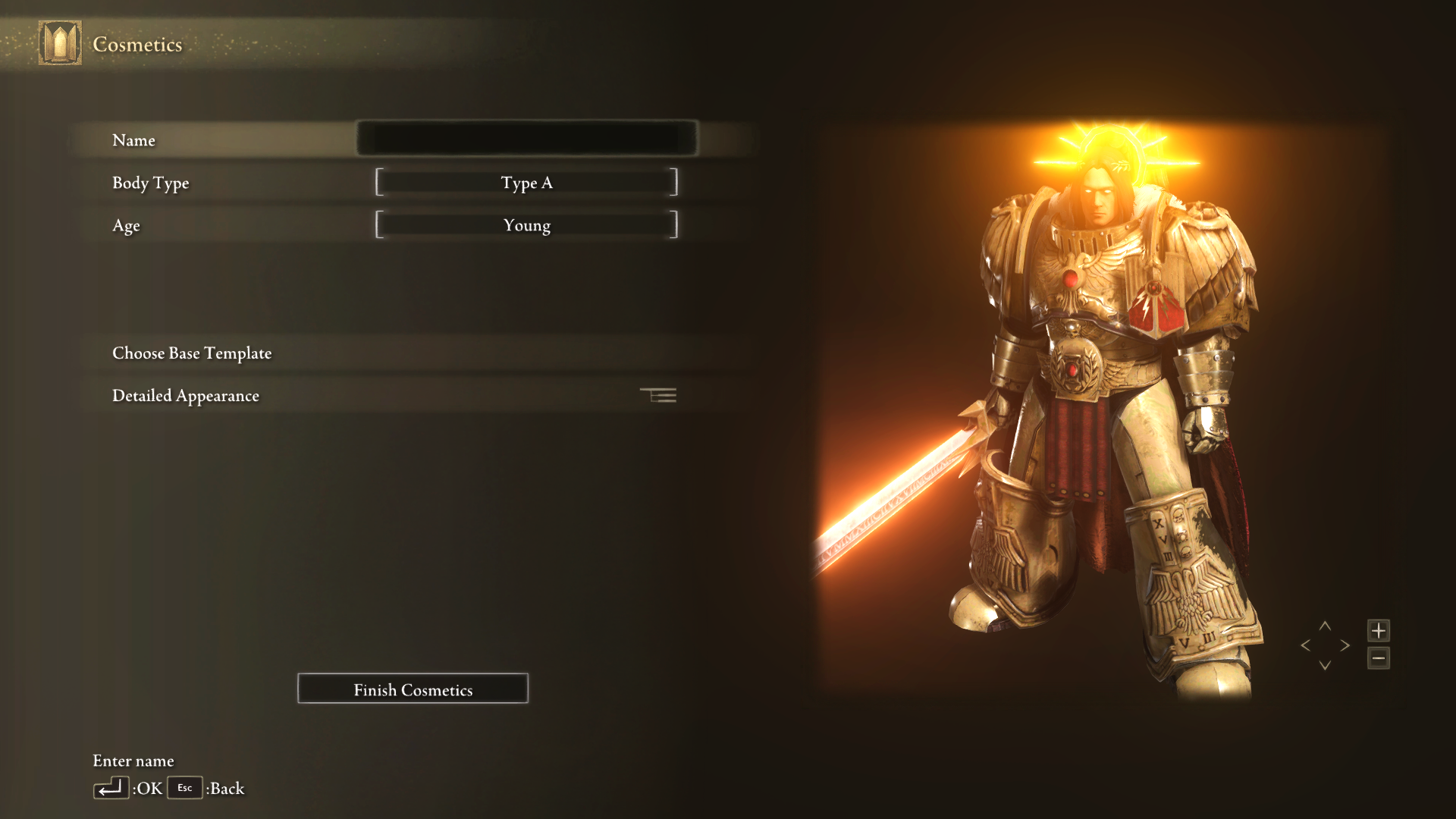Zoom in the character preview with plus
This screenshot has height=819, width=1456.
point(1378,630)
